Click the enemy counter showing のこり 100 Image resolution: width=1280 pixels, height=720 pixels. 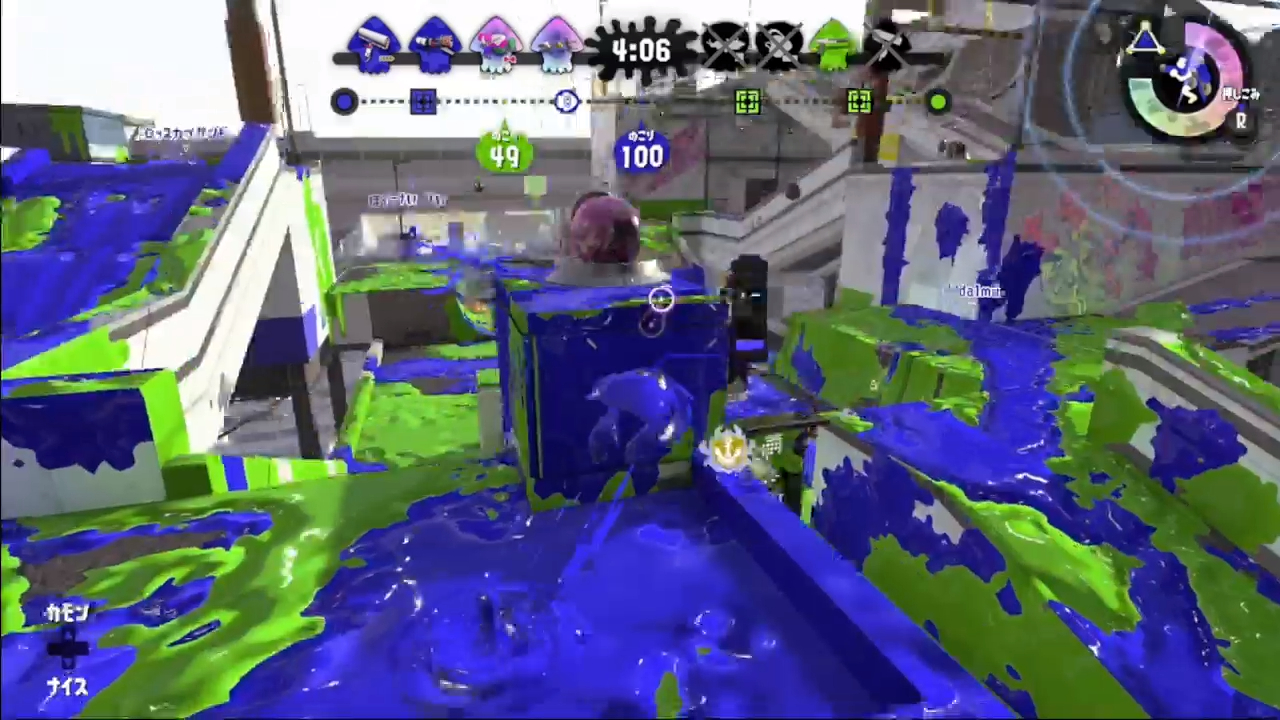click(640, 150)
